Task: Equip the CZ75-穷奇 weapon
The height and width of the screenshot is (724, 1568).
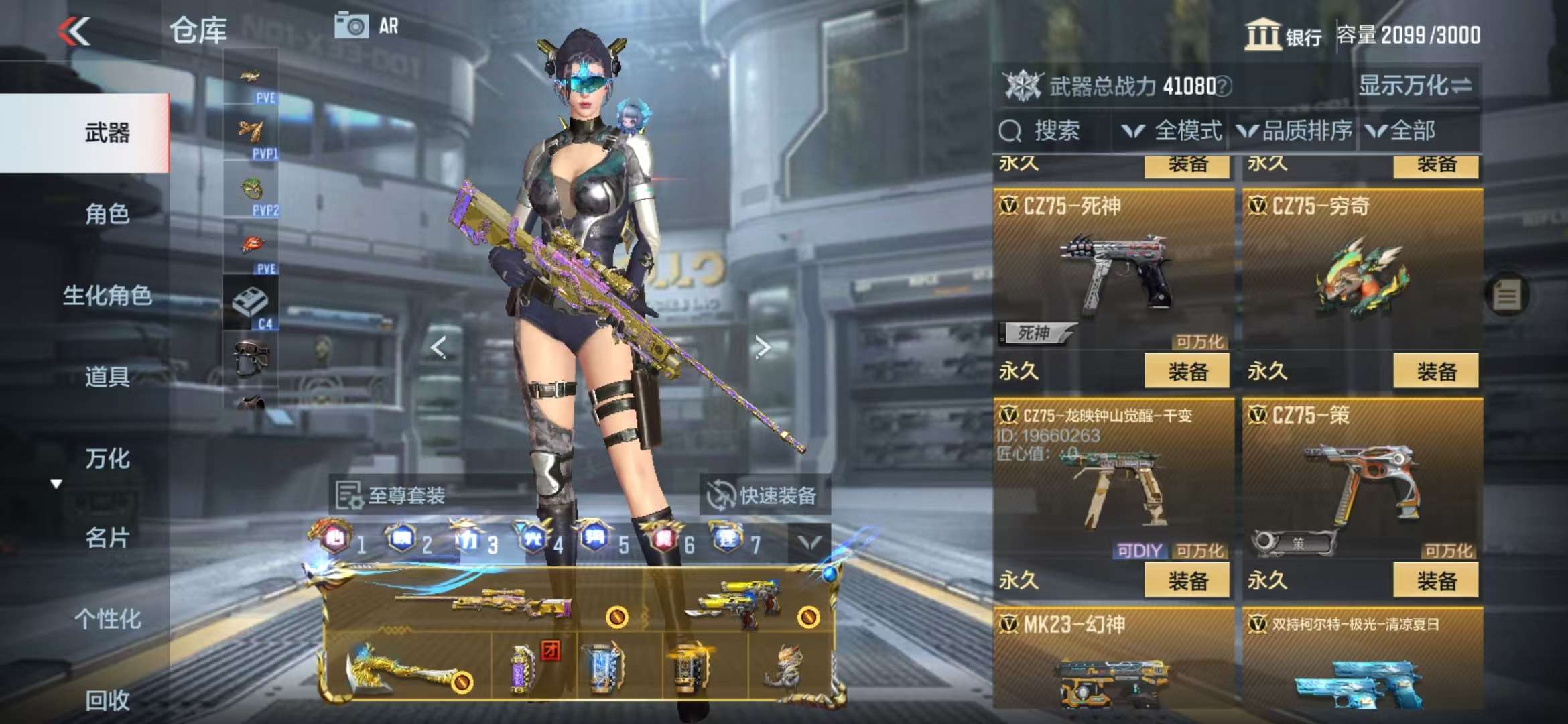Action: click(1435, 371)
